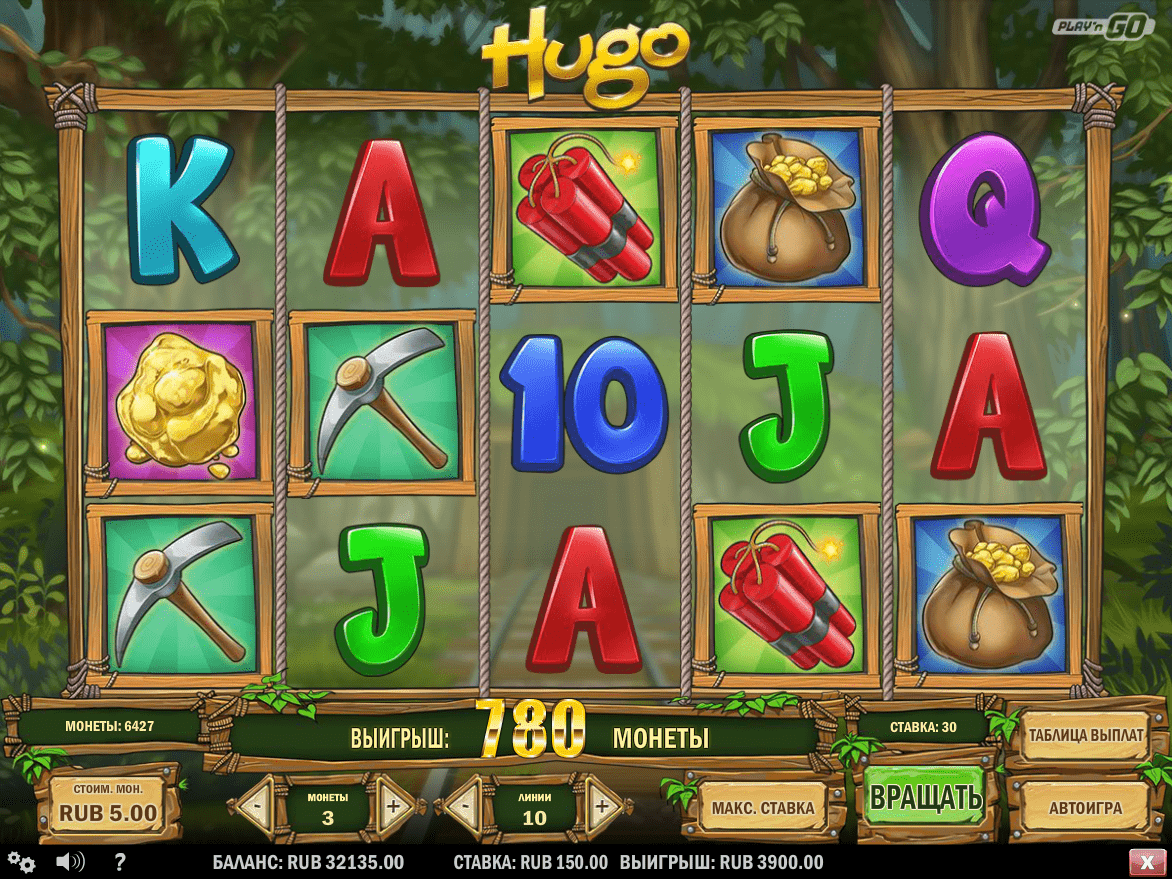Decrease the МОНЕТЫ coins count
The image size is (1172, 879).
coord(256,805)
